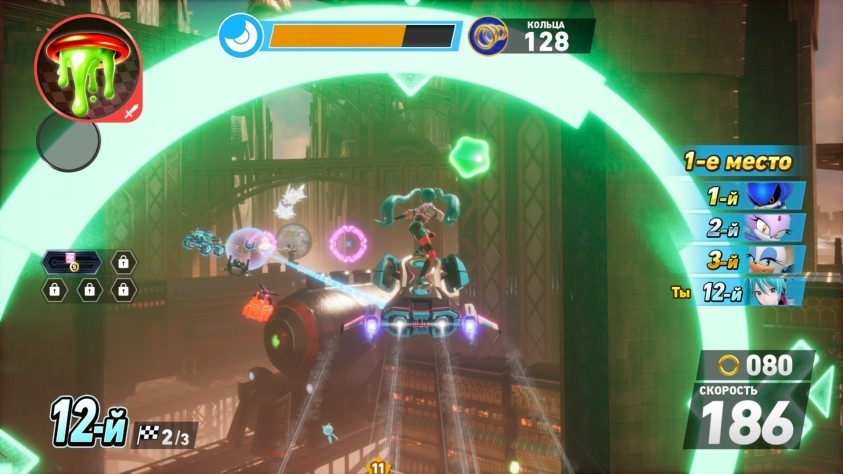Select the empty grey reserve item slot
Image resolution: width=843 pixels, height=474 pixels.
click(68, 140)
